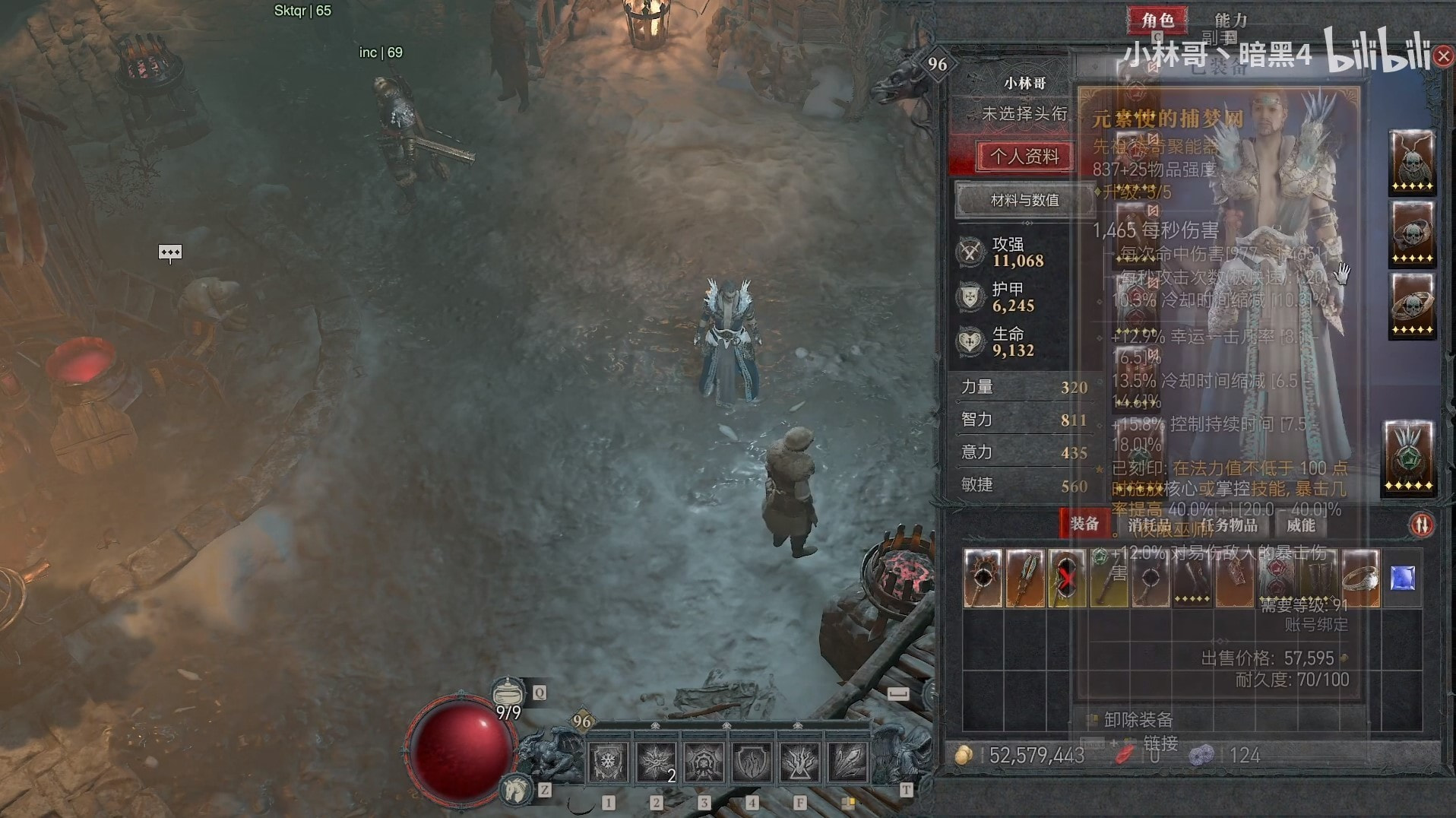Open the 威能 aspects inventory tab

click(1300, 525)
